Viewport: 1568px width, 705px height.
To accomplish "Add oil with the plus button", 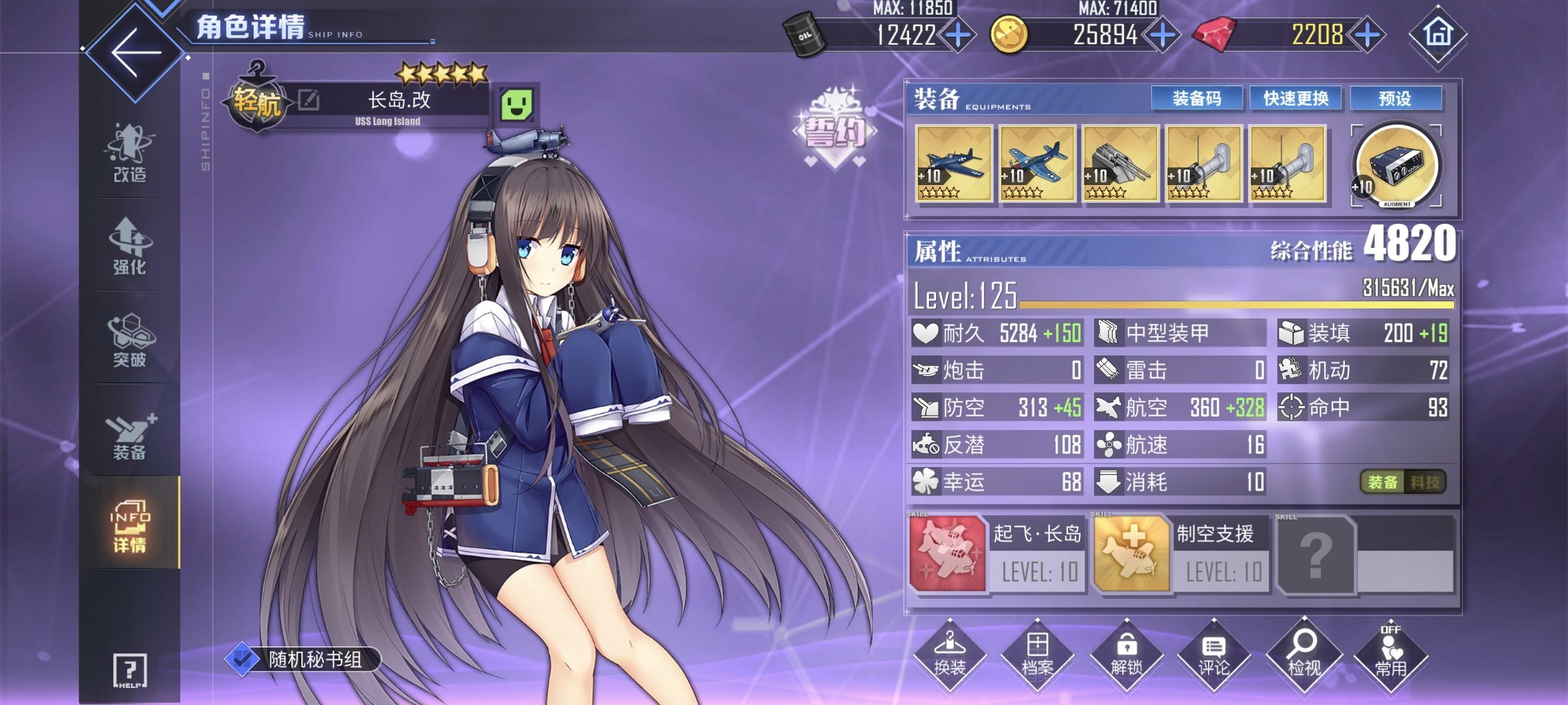I will (957, 35).
